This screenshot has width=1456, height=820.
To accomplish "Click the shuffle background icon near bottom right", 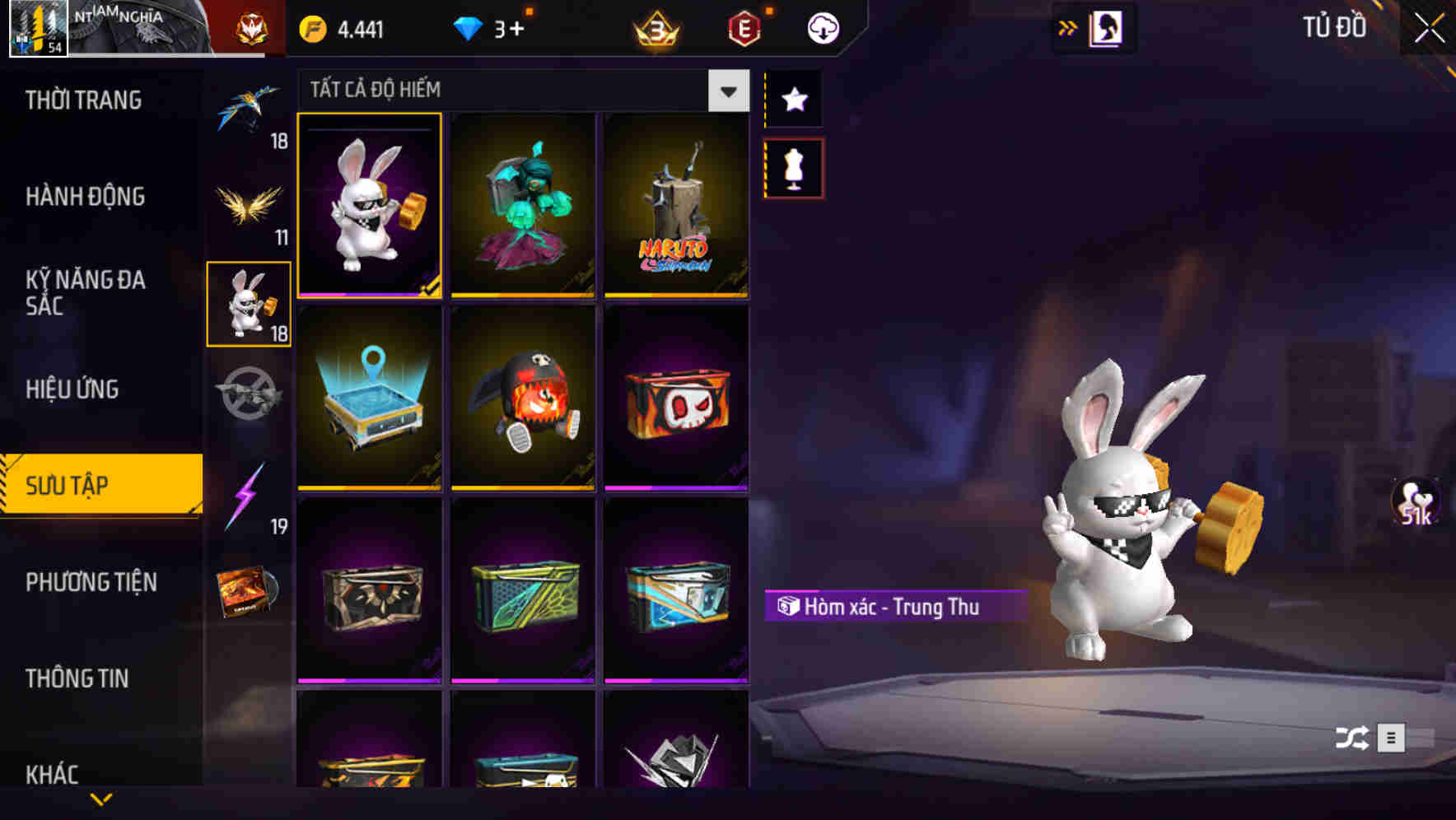I will [x=1355, y=737].
